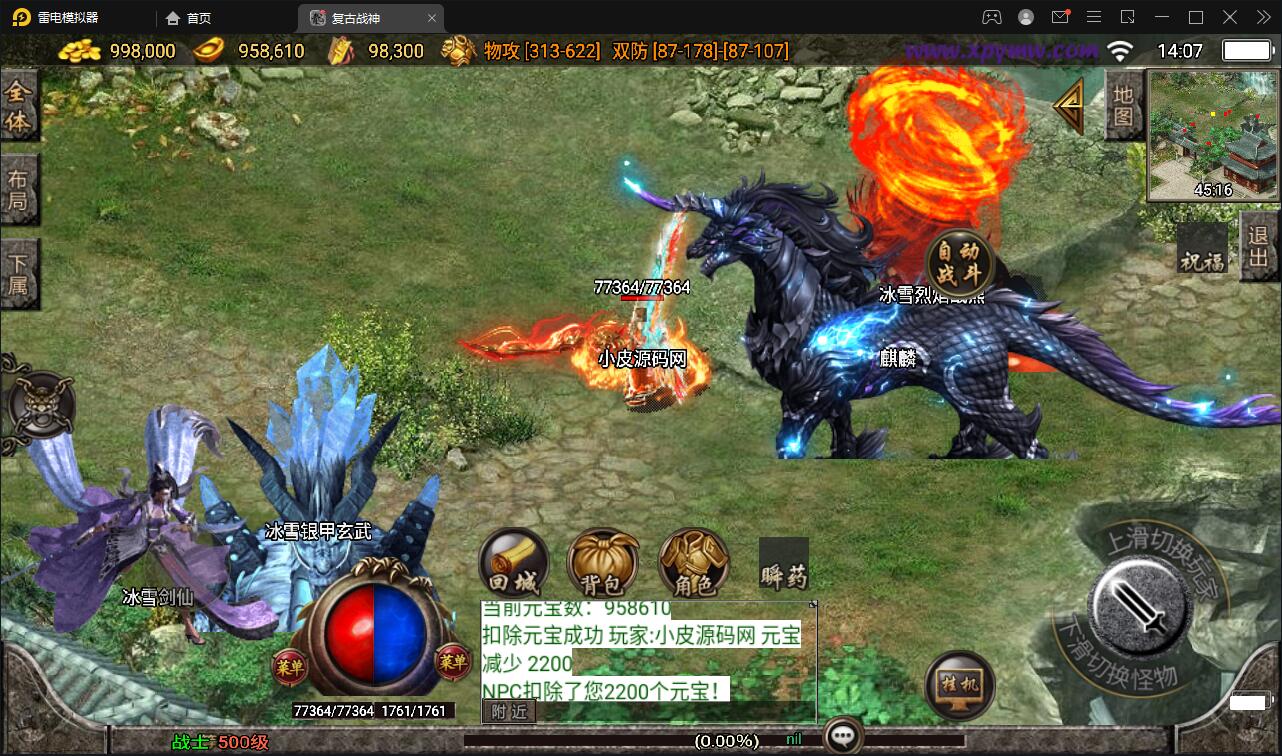Click the minimap thumbnail

1212,134
